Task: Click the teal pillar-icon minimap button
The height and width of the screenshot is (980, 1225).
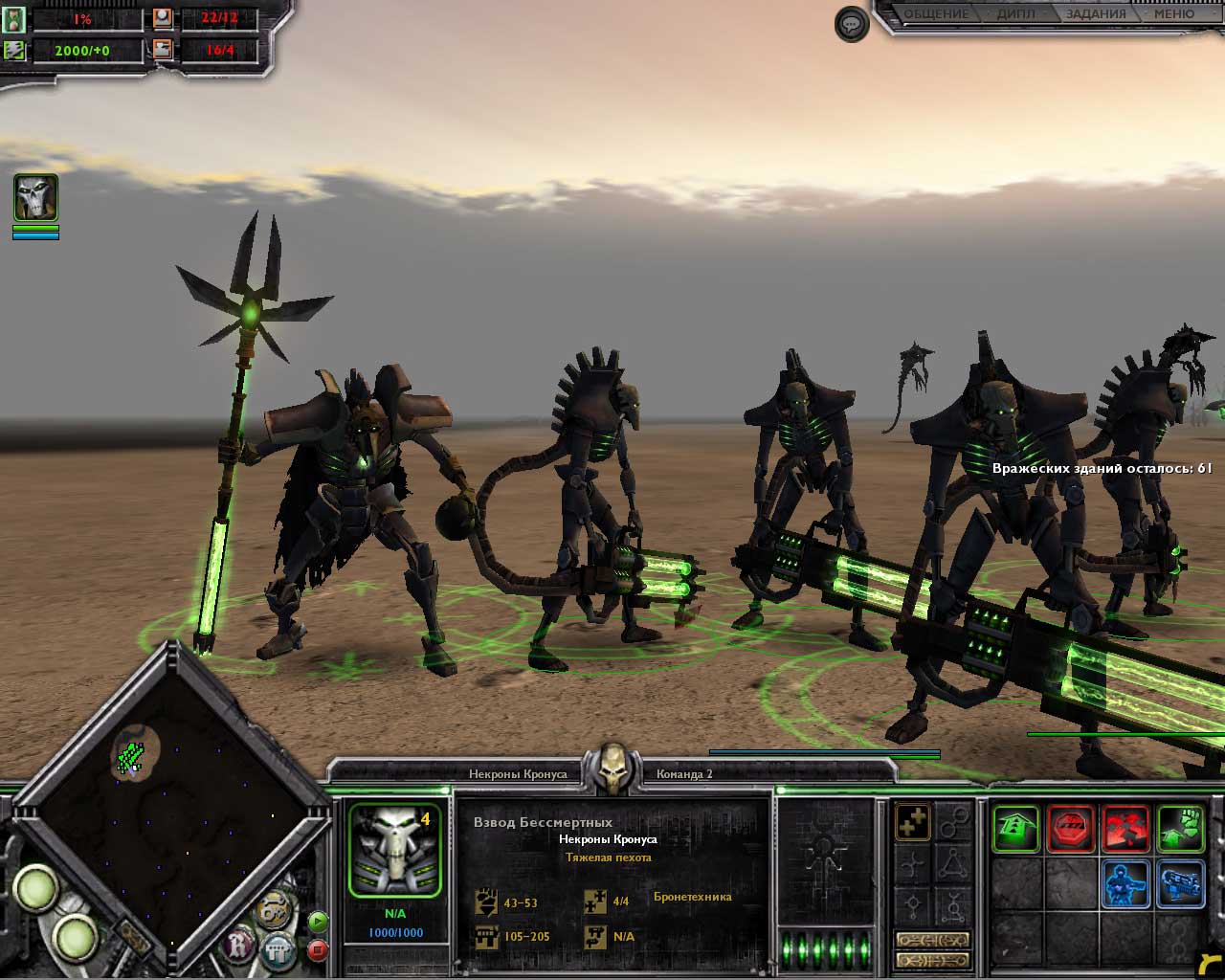Action: click(x=278, y=950)
